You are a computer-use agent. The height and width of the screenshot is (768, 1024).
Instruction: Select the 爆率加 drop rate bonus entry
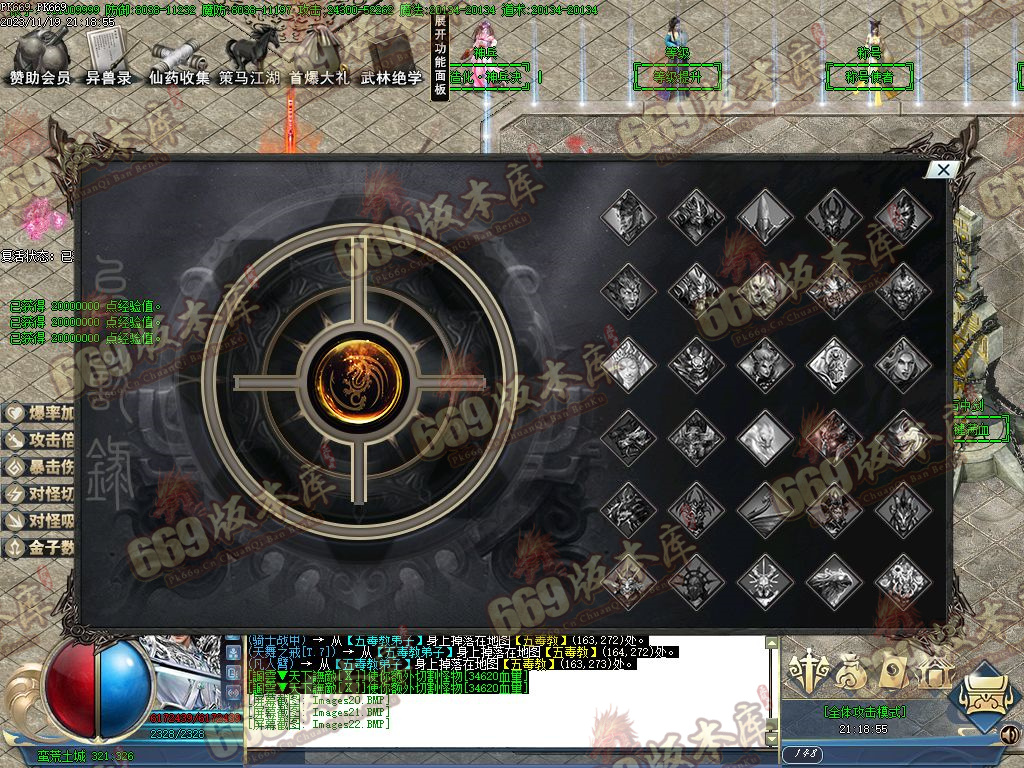[x=40, y=413]
